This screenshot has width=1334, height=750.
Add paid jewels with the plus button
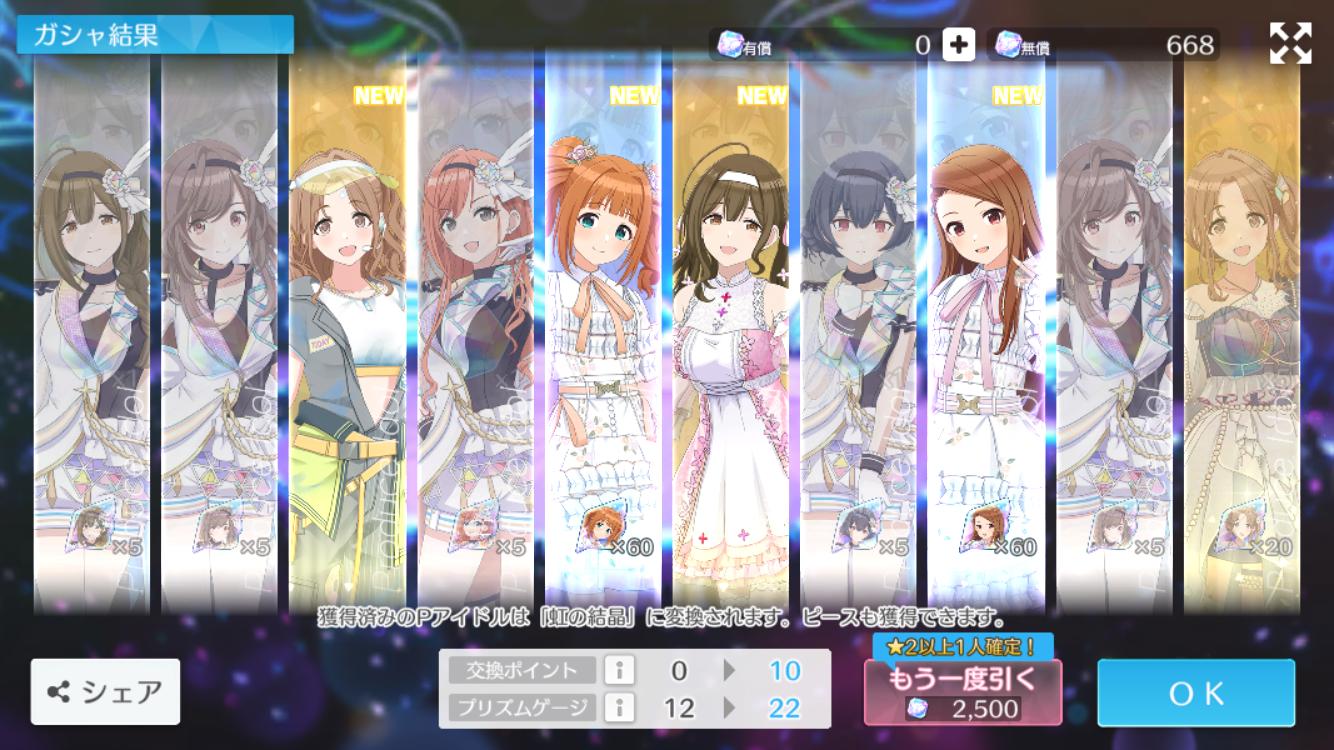pyautogui.click(x=958, y=45)
